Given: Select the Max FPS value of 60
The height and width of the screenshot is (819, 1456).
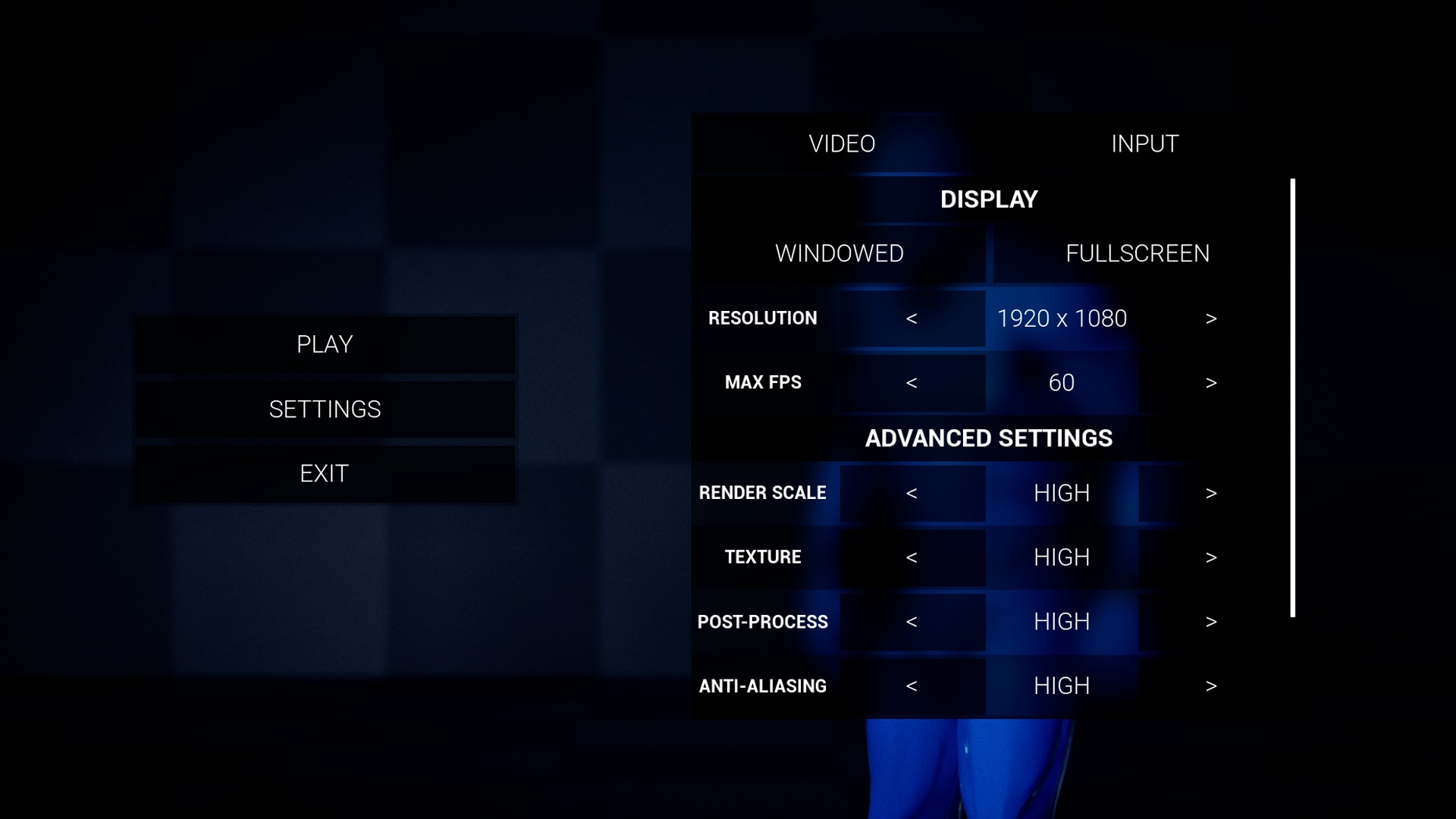Looking at the screenshot, I should coord(1062,383).
